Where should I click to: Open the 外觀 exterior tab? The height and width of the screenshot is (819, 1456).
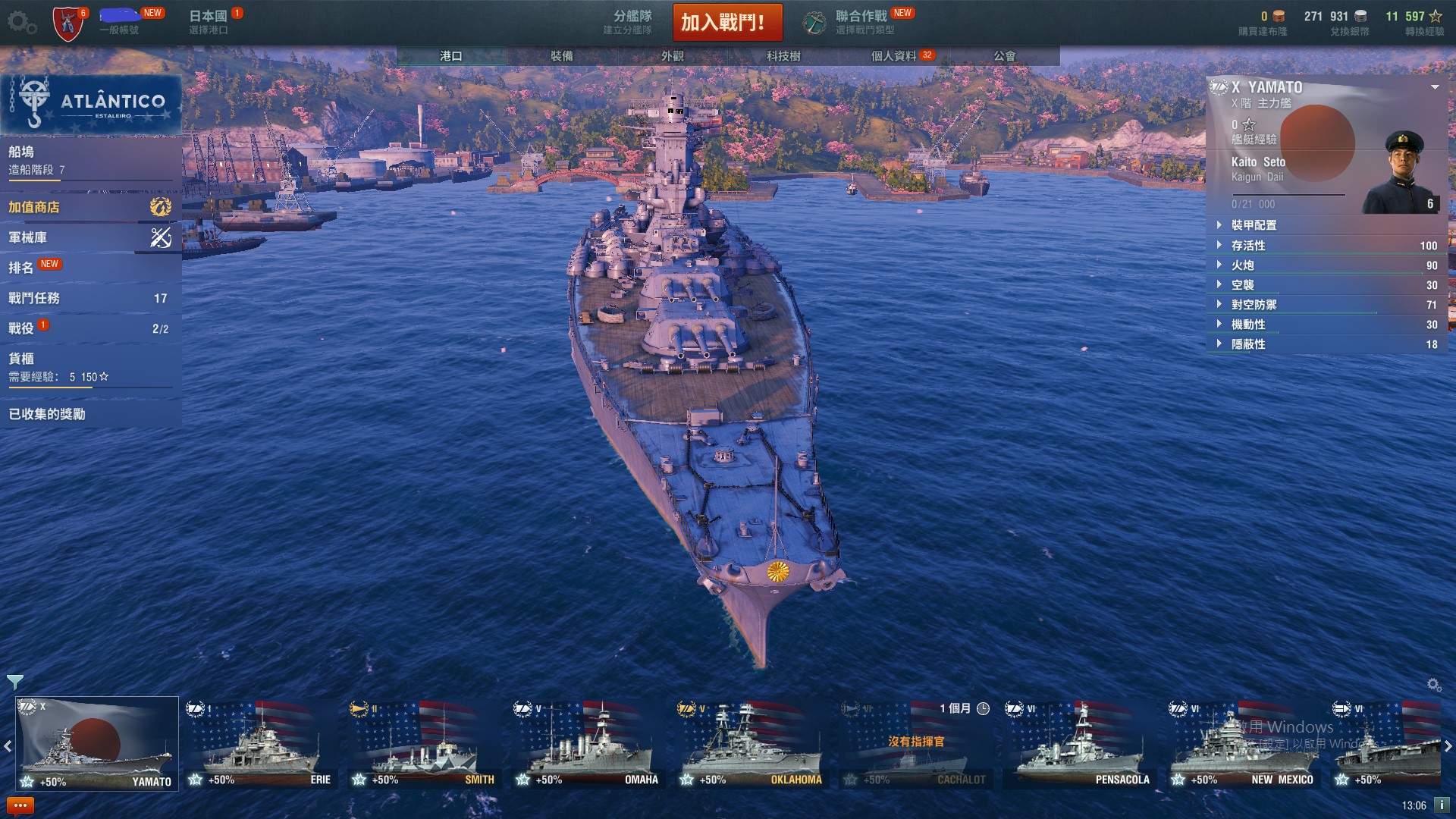pos(672,56)
